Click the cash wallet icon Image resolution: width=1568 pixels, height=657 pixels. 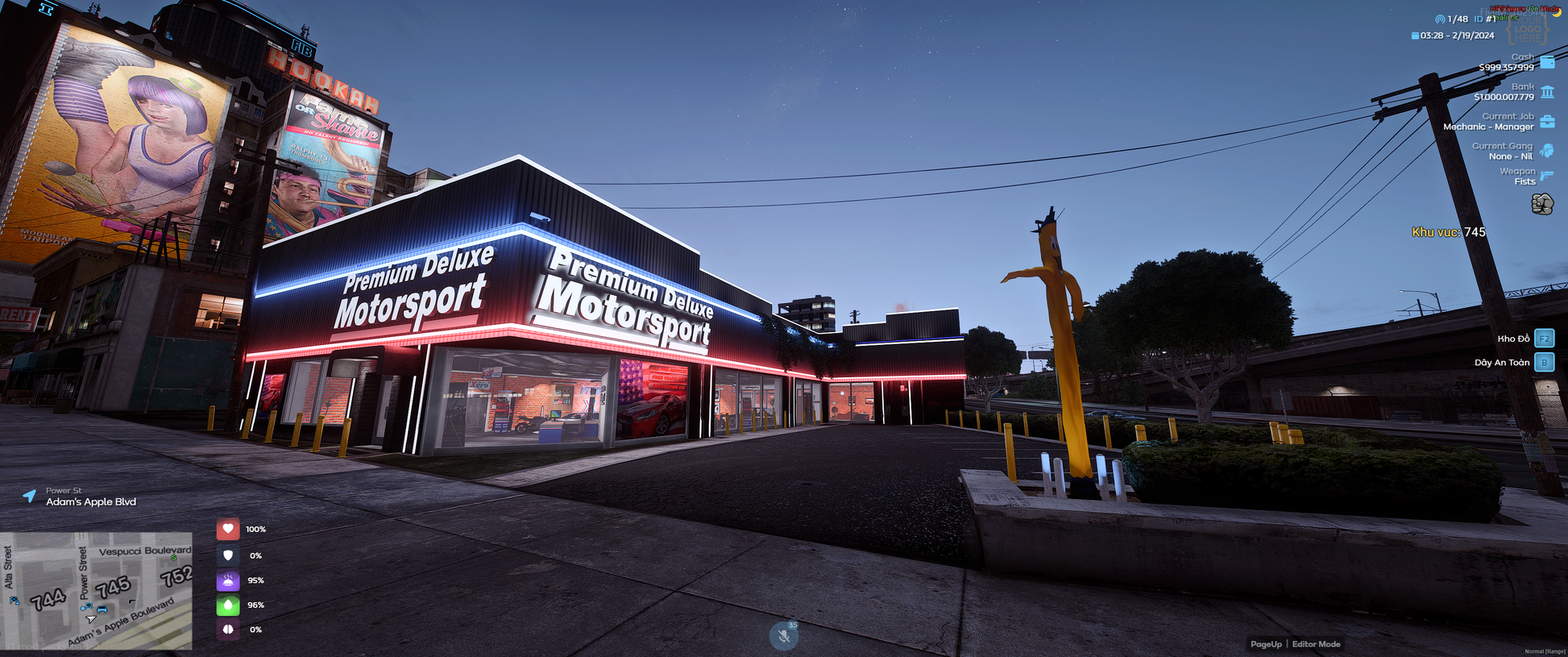[x=1547, y=62]
